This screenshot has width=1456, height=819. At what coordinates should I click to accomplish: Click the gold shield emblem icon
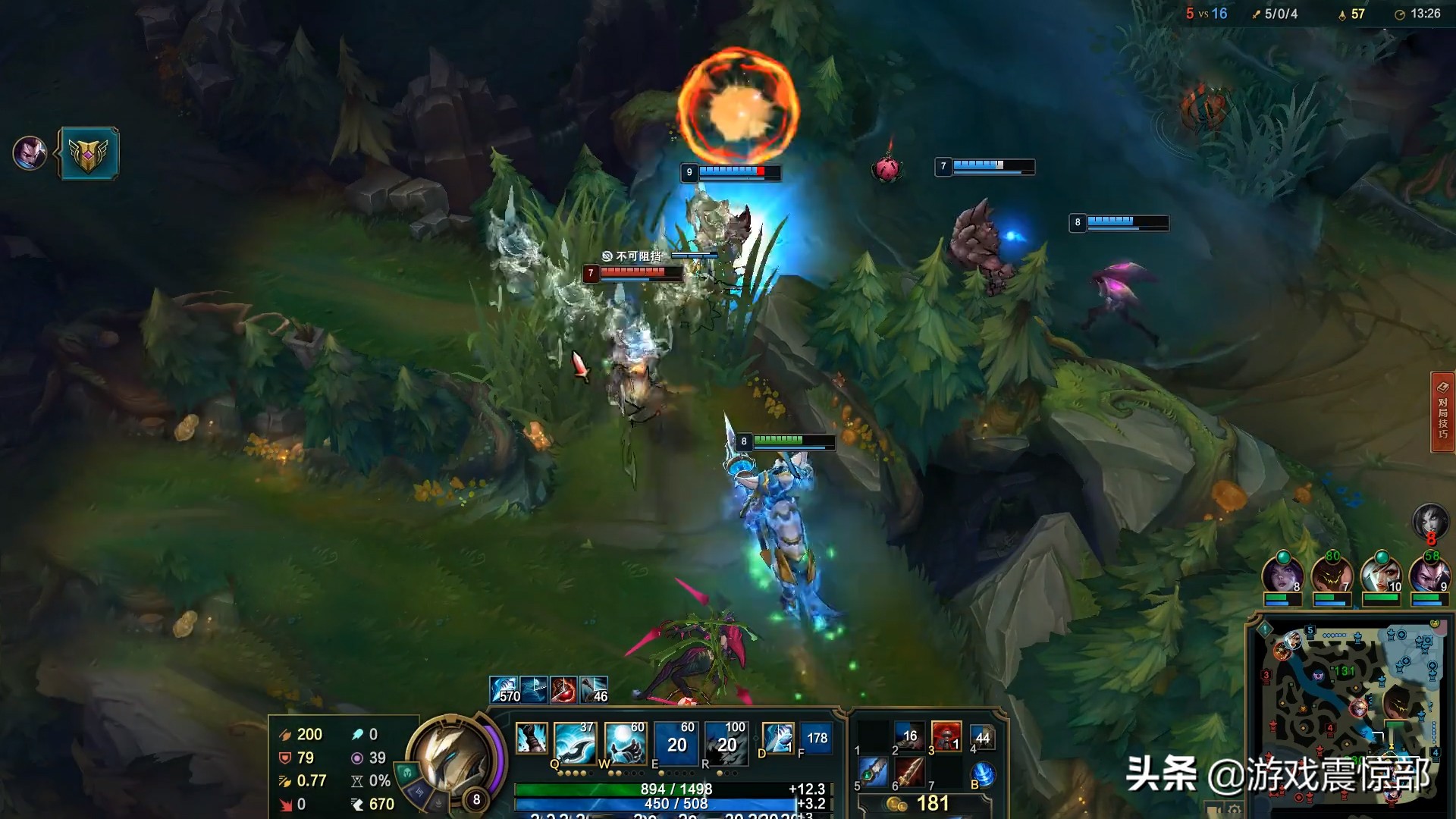(89, 153)
